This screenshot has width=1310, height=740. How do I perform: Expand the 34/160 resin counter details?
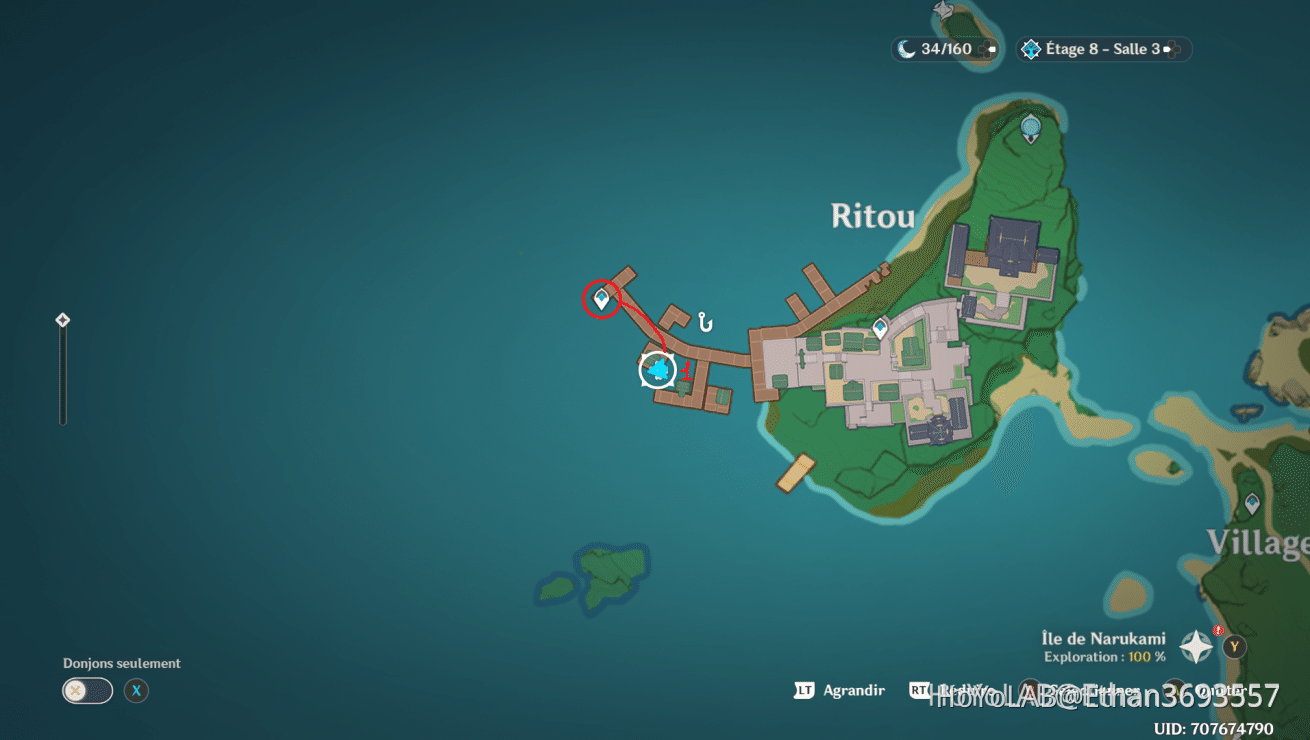point(944,48)
